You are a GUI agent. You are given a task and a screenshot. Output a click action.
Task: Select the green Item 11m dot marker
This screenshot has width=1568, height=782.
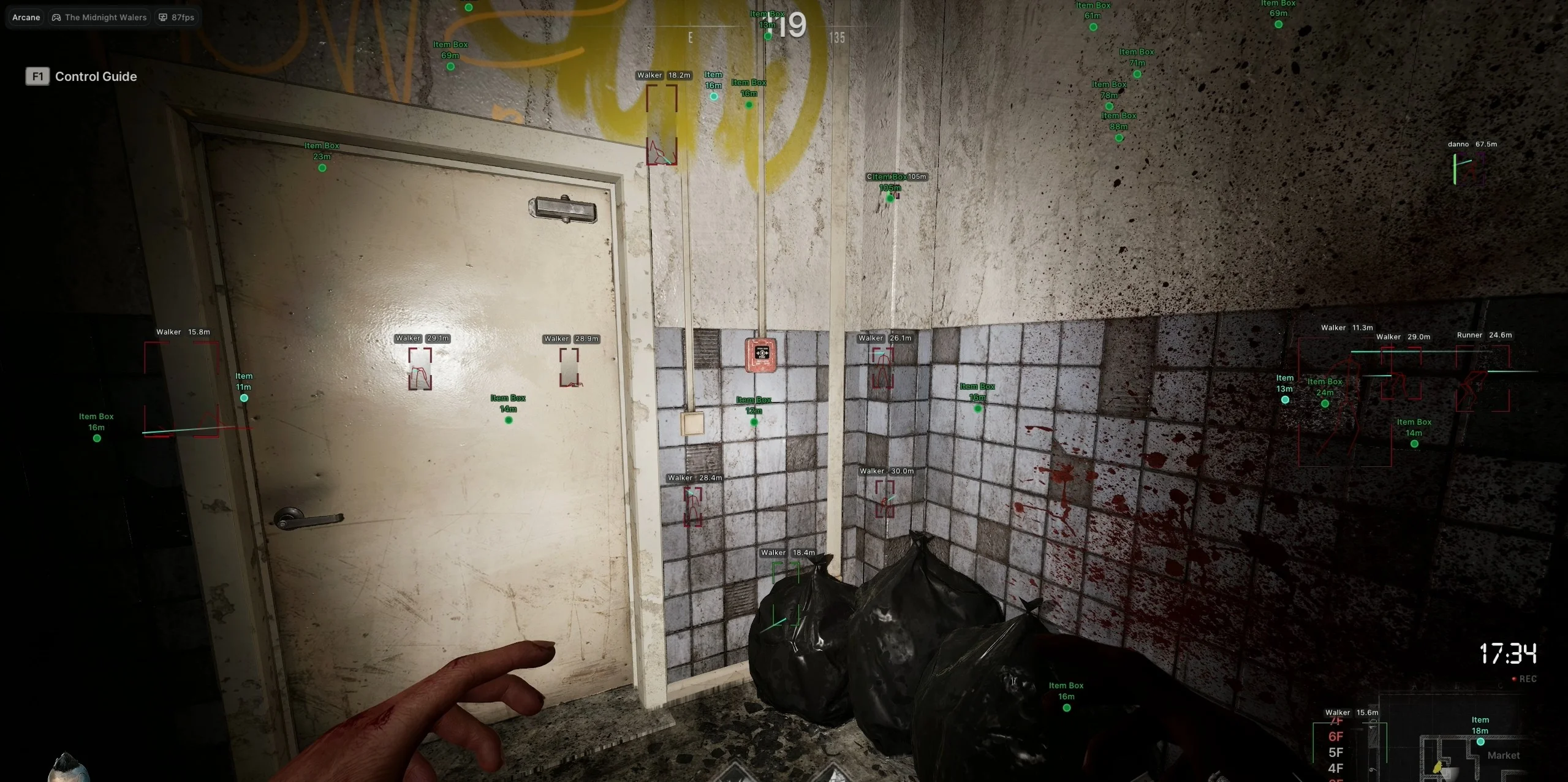click(243, 397)
